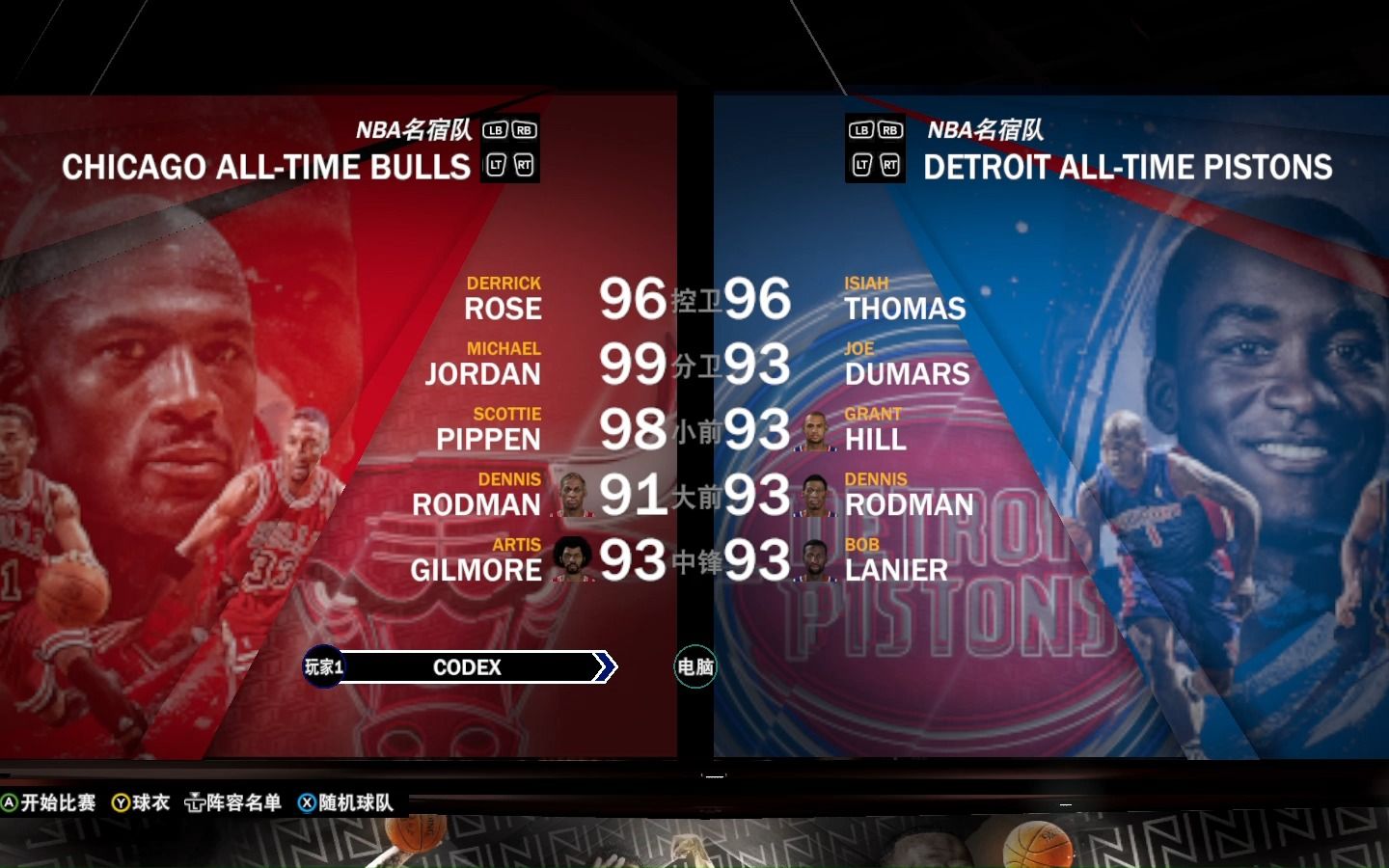Select the 电脑 computer controller icon
This screenshot has width=1389, height=868.
pyautogui.click(x=694, y=667)
